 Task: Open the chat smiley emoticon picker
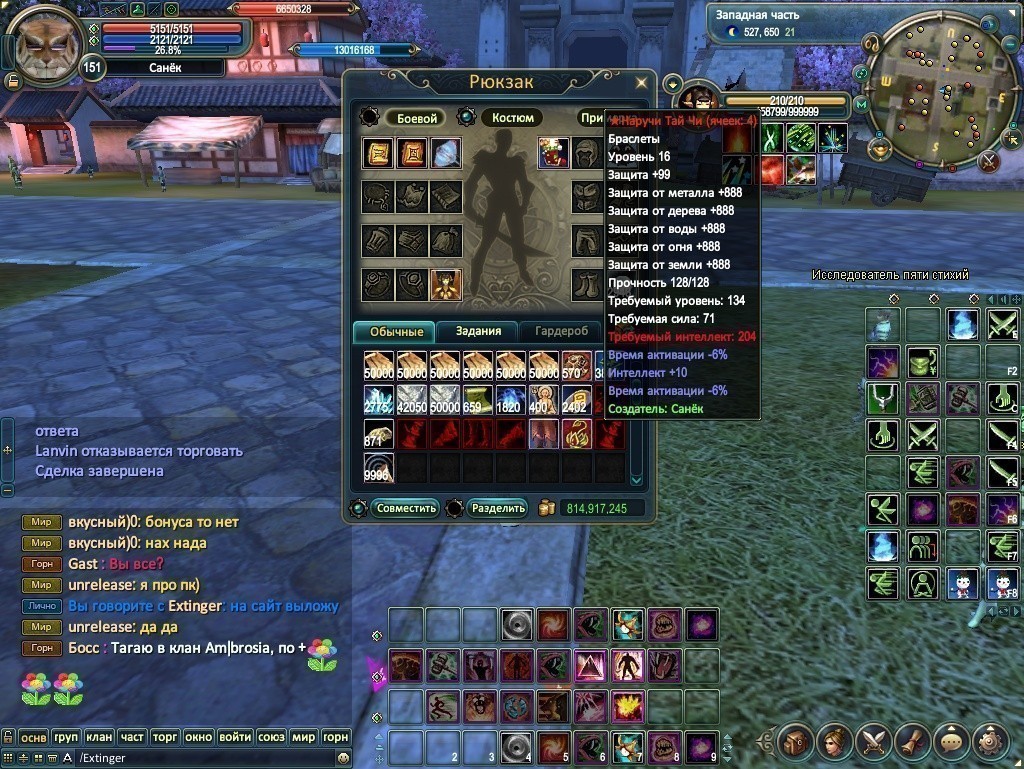[x=343, y=759]
